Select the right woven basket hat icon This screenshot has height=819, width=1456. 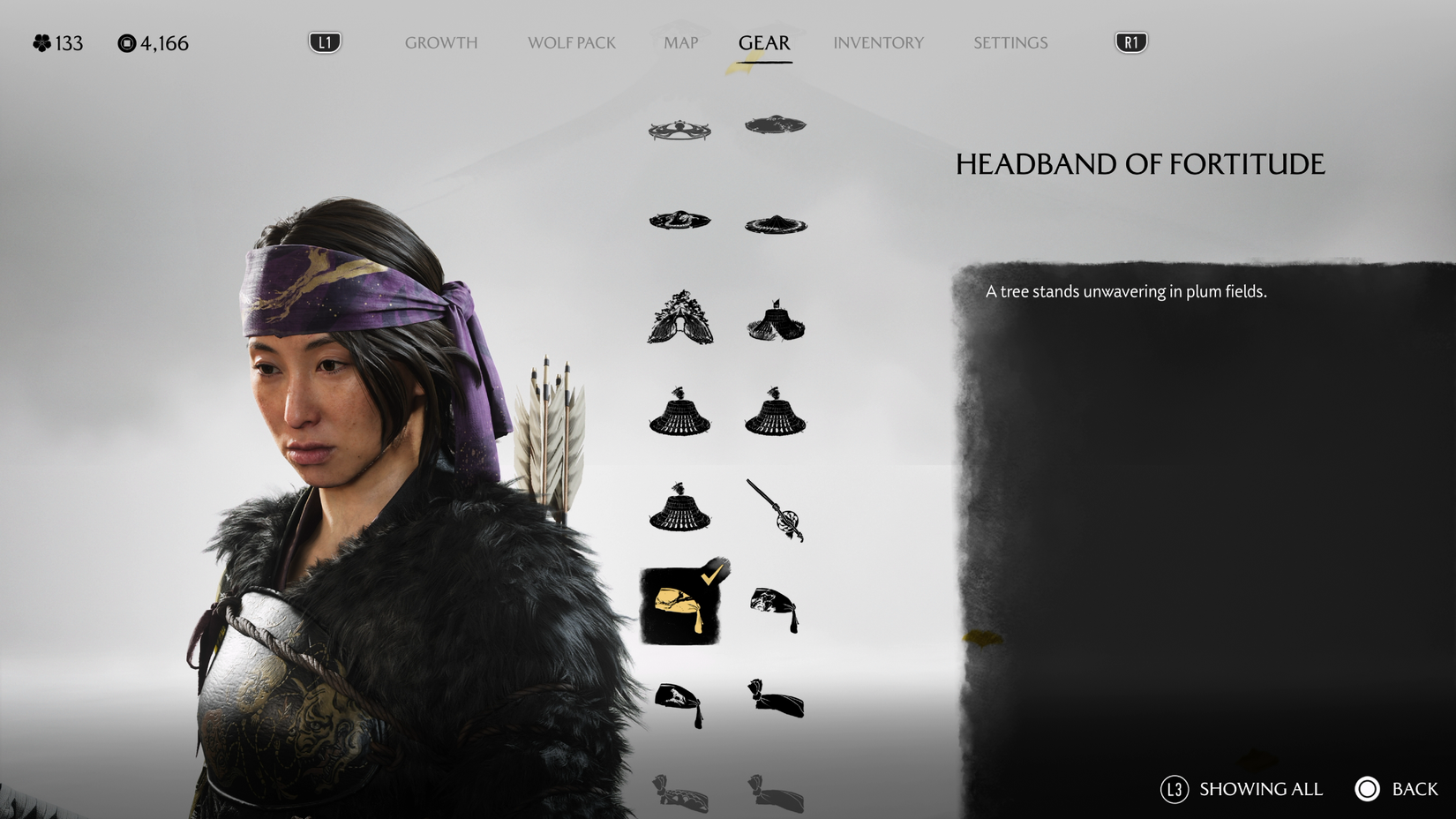(775, 412)
